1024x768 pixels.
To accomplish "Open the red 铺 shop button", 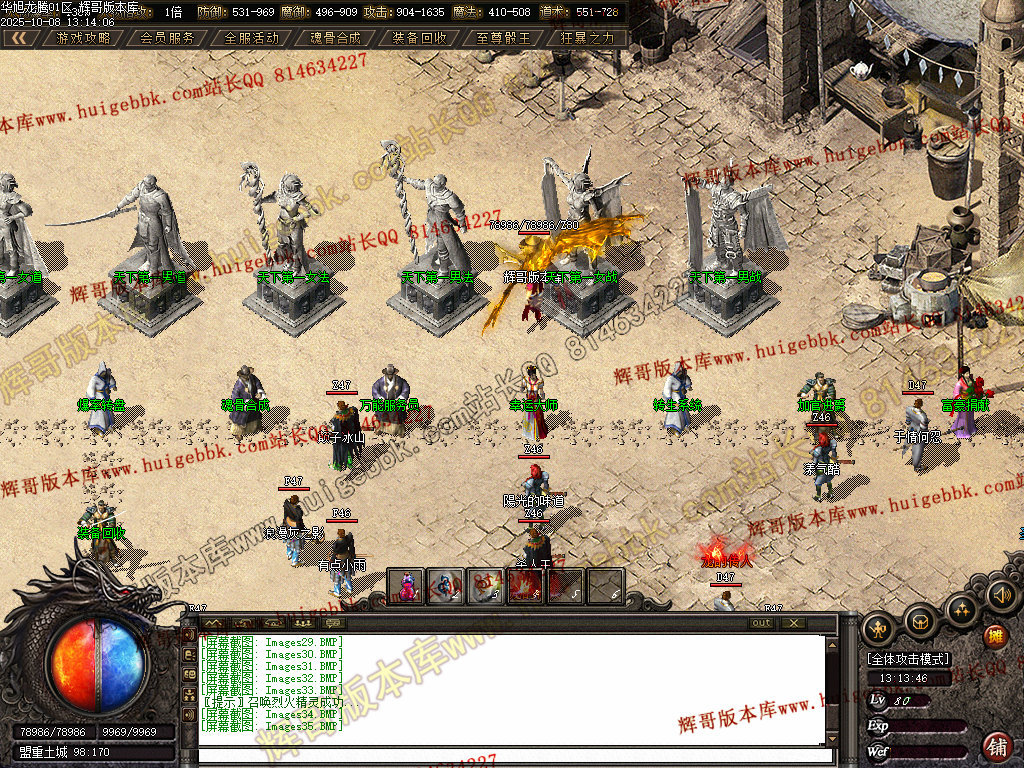I will tap(997, 746).
